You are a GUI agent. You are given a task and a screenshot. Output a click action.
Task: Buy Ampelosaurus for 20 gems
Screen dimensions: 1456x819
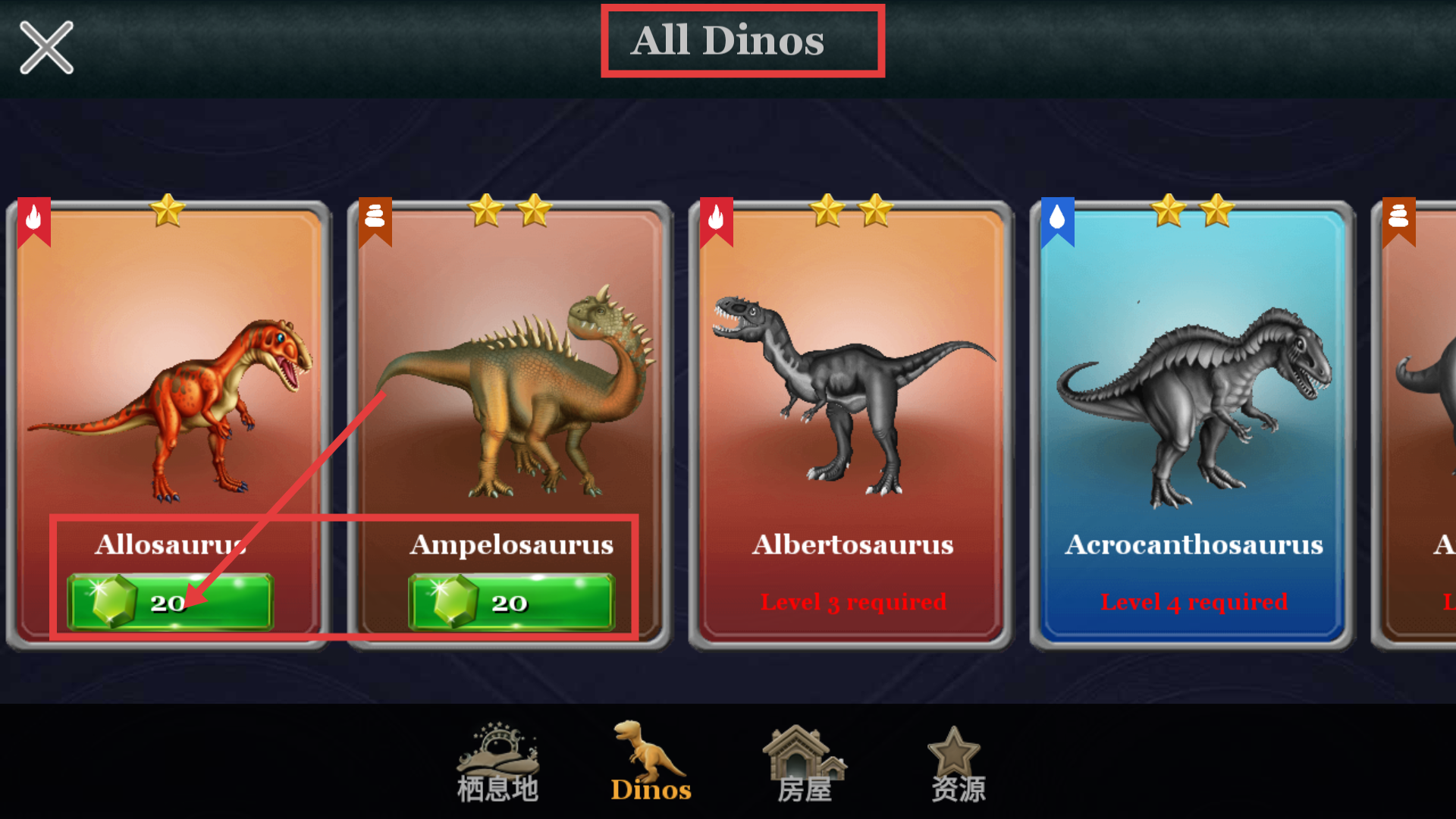511,602
